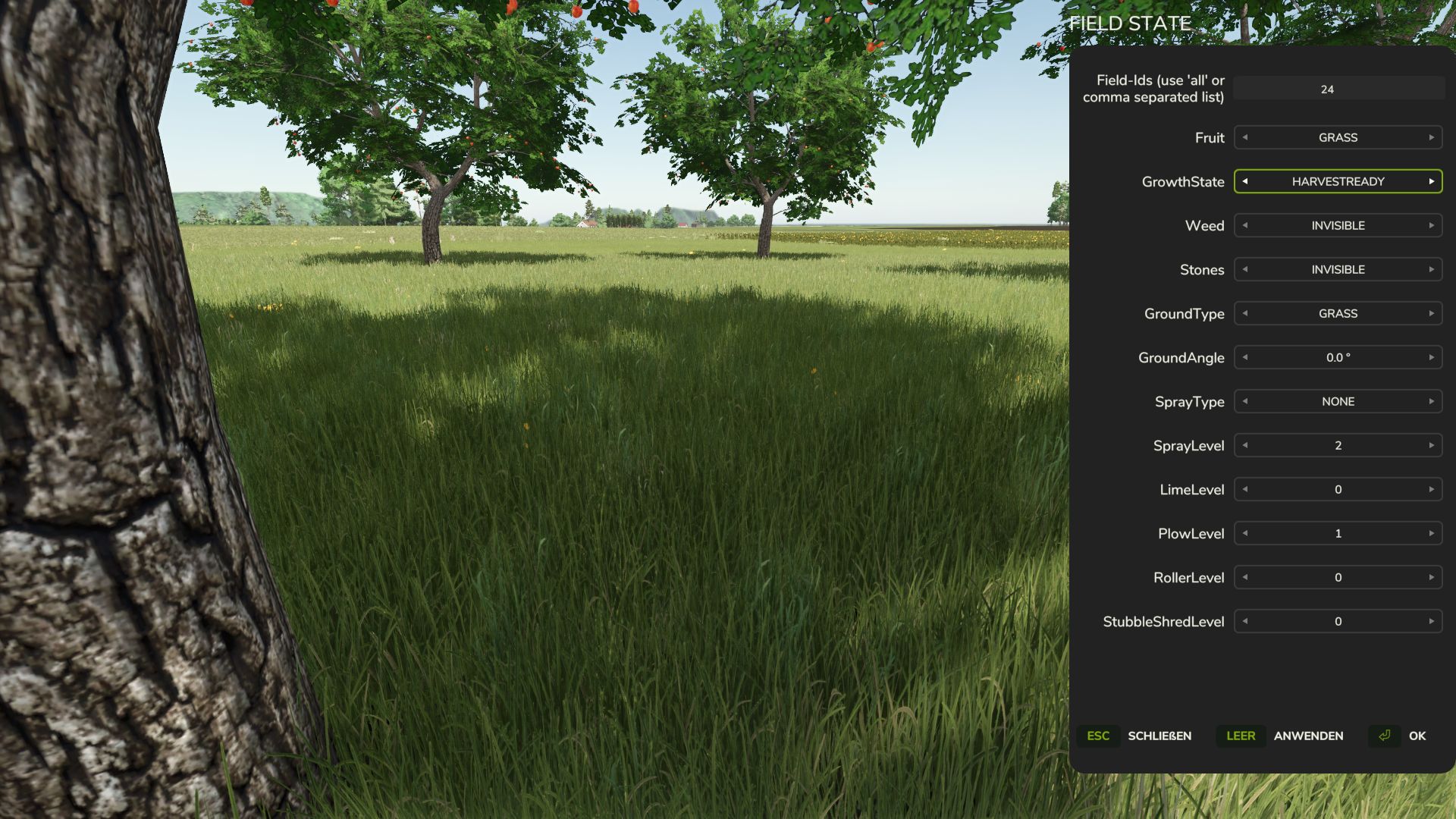The height and width of the screenshot is (819, 1456).
Task: Open next SprayType option after NONE
Action: point(1430,401)
